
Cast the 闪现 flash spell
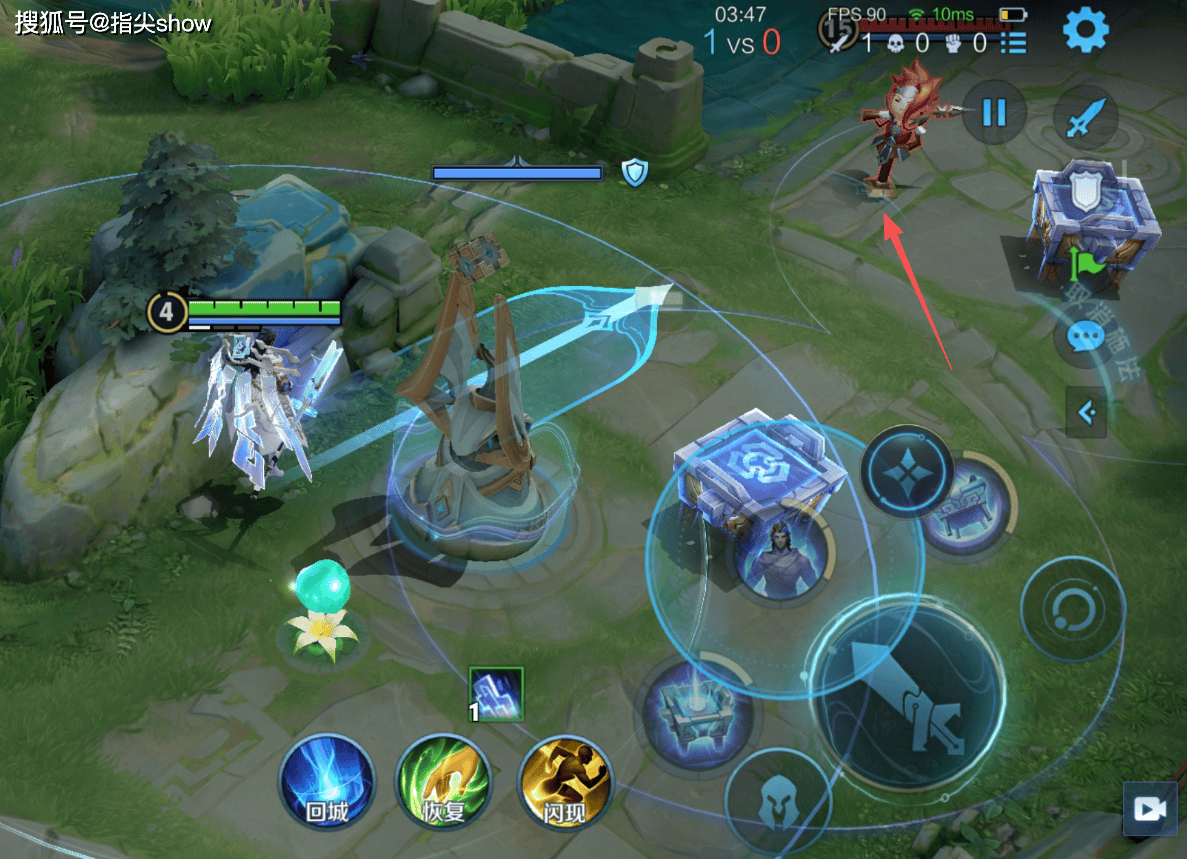tap(565, 782)
